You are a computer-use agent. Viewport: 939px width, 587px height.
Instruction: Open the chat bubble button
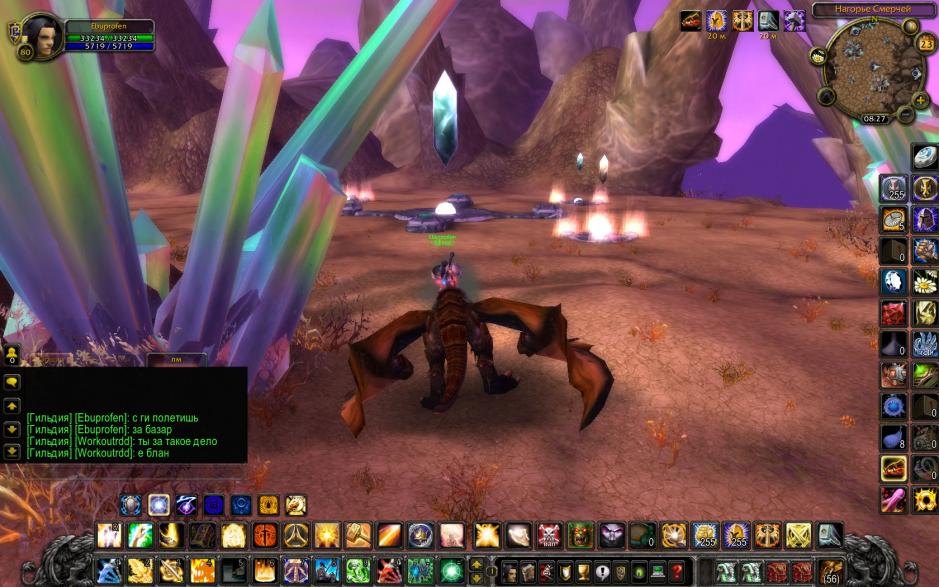[x=12, y=381]
